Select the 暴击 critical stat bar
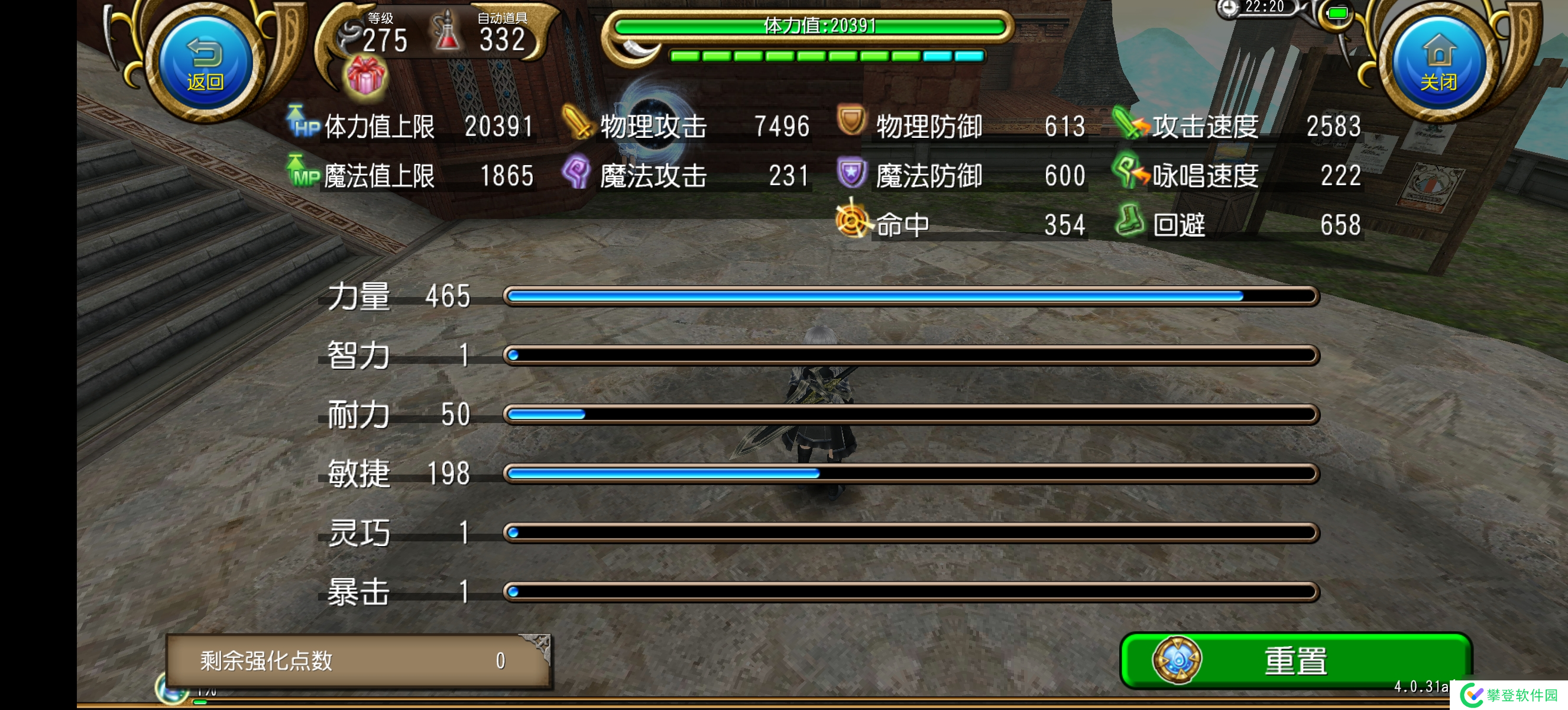 (911, 591)
